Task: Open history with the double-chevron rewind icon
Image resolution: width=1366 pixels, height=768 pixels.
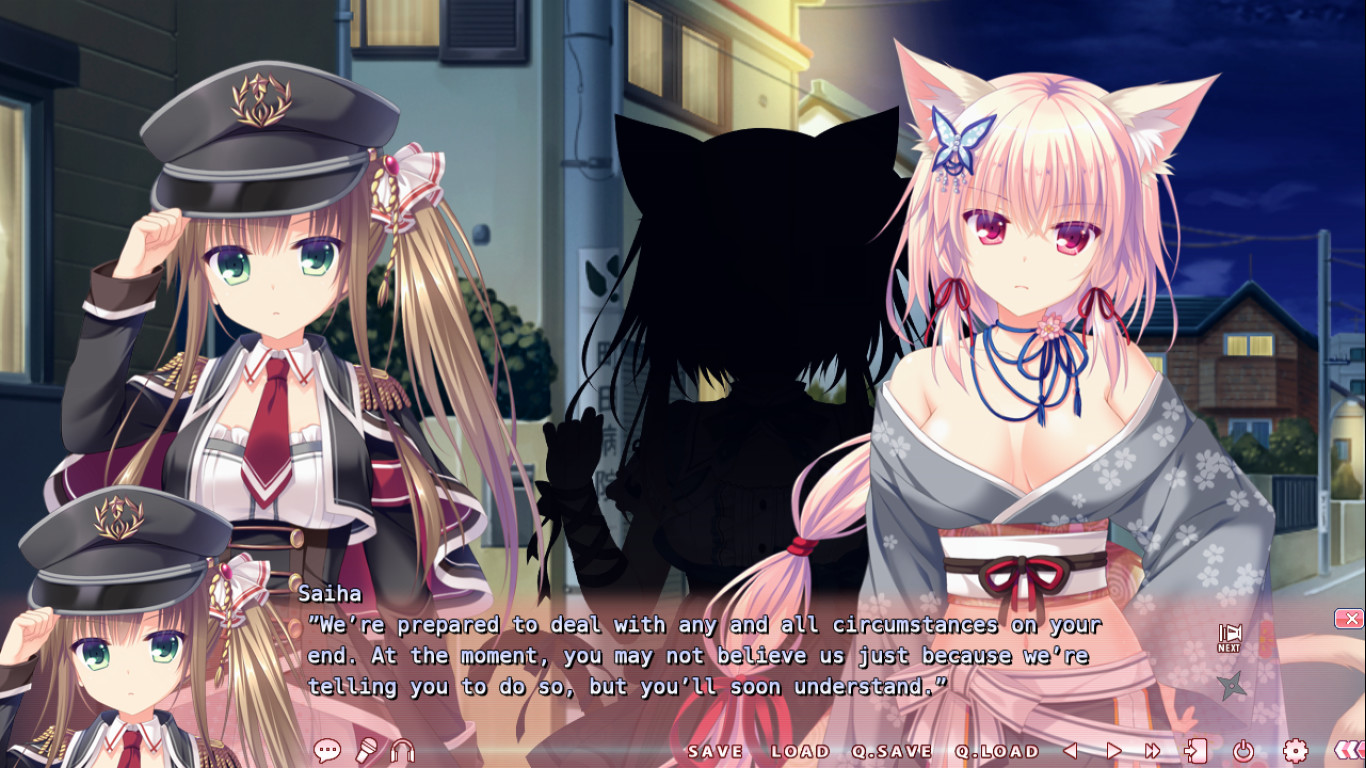Action: [x=1348, y=751]
